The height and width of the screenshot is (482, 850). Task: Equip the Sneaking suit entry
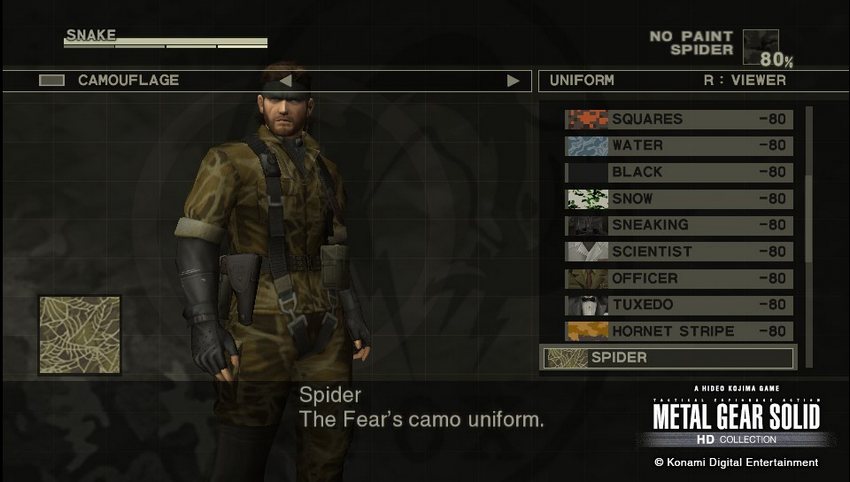click(x=679, y=225)
